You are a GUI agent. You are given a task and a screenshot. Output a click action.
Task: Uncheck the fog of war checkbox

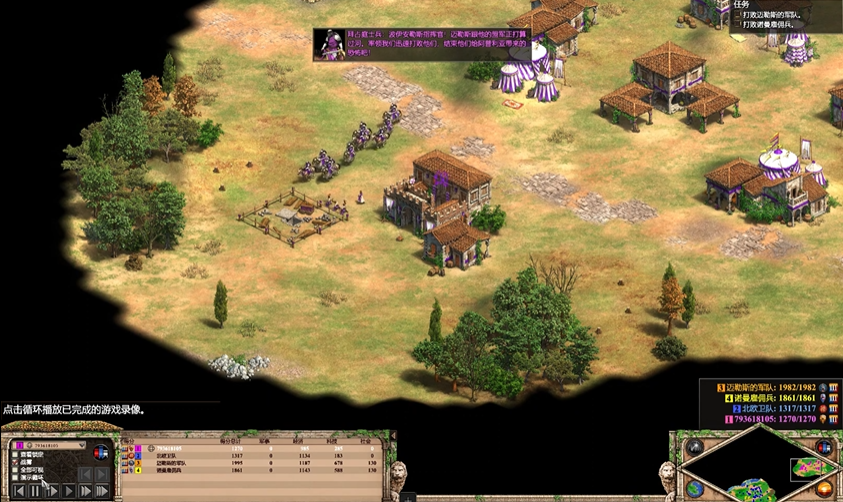pos(14,463)
